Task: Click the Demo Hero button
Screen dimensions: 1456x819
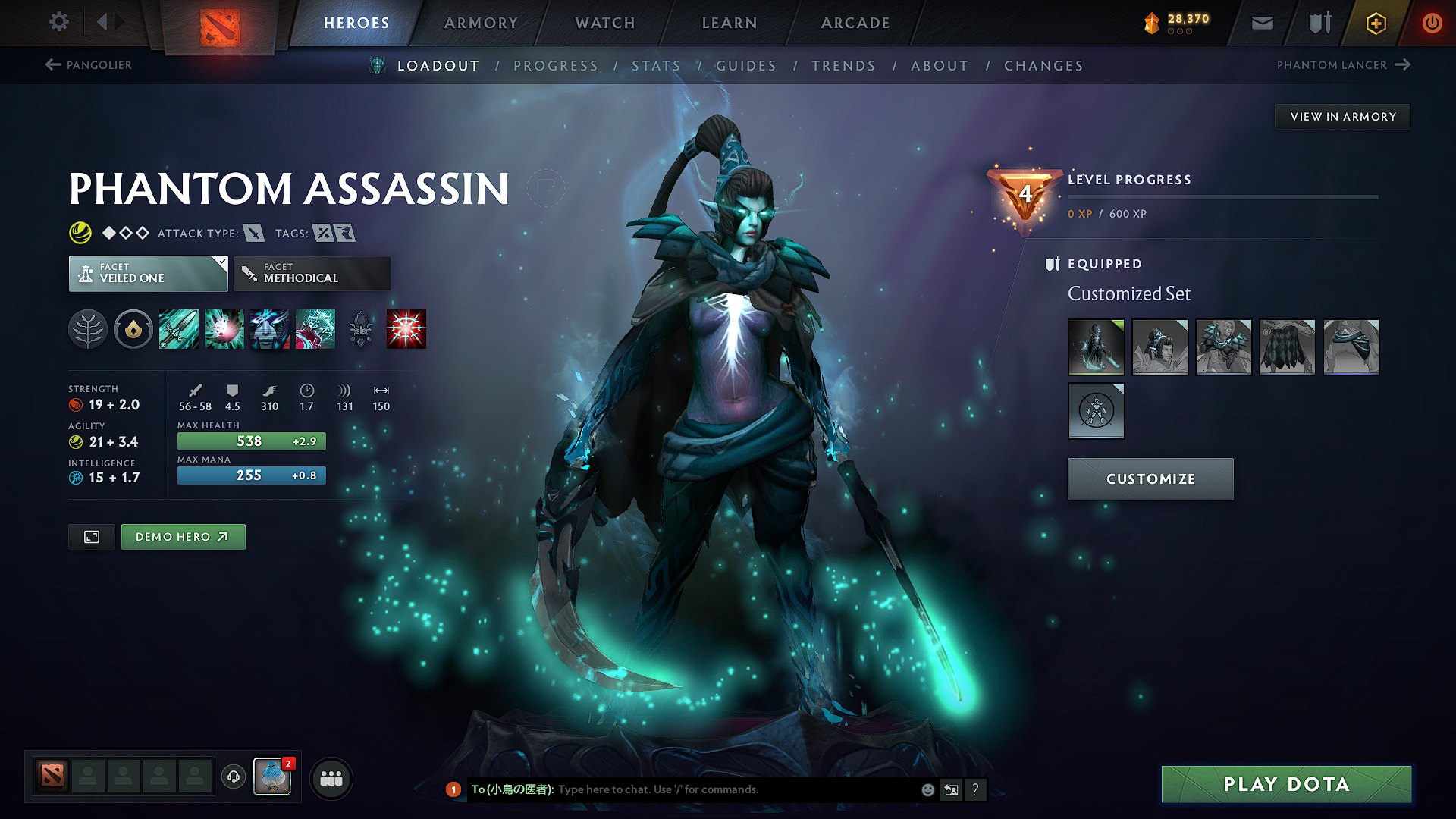Action: pyautogui.click(x=183, y=536)
